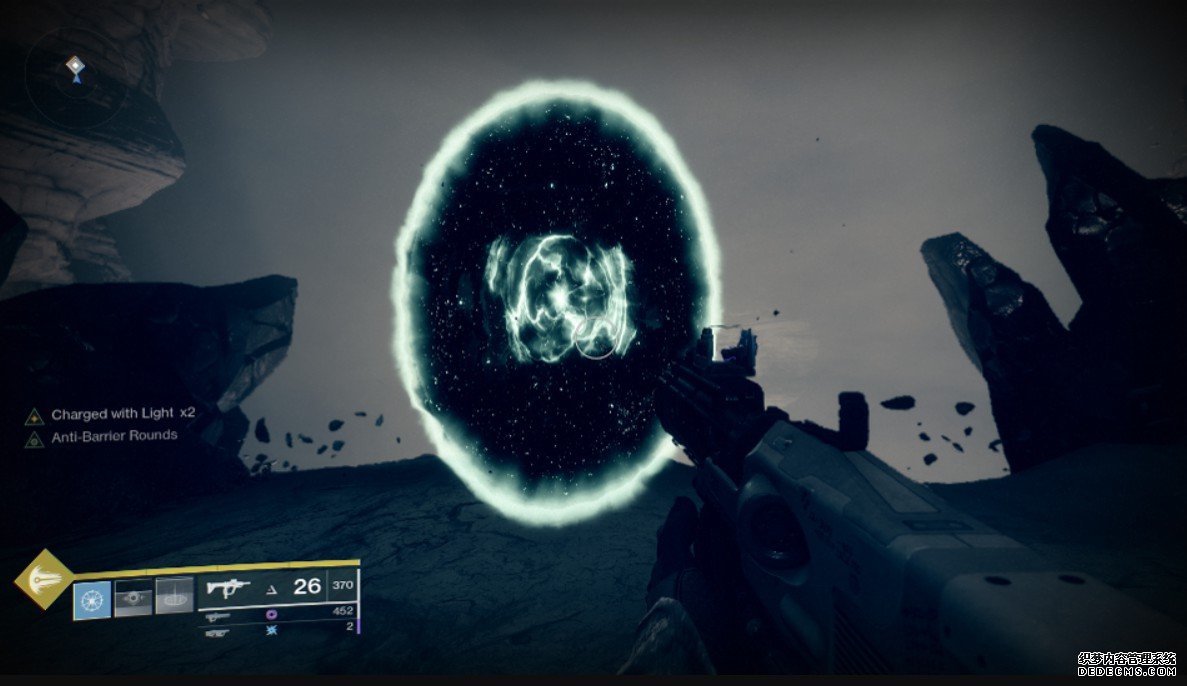Image resolution: width=1187 pixels, height=686 pixels.
Task: Activate the rift class ability icon
Action: 174,597
